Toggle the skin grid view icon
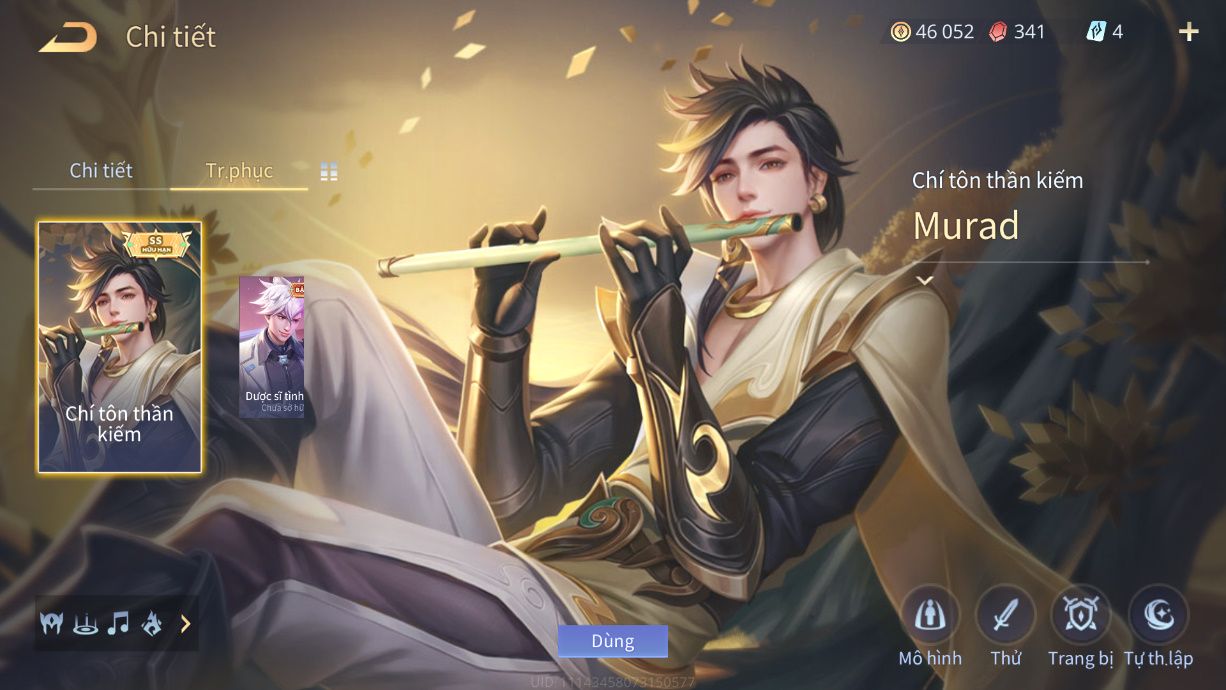Screen dimensions: 1226x690 329,172
